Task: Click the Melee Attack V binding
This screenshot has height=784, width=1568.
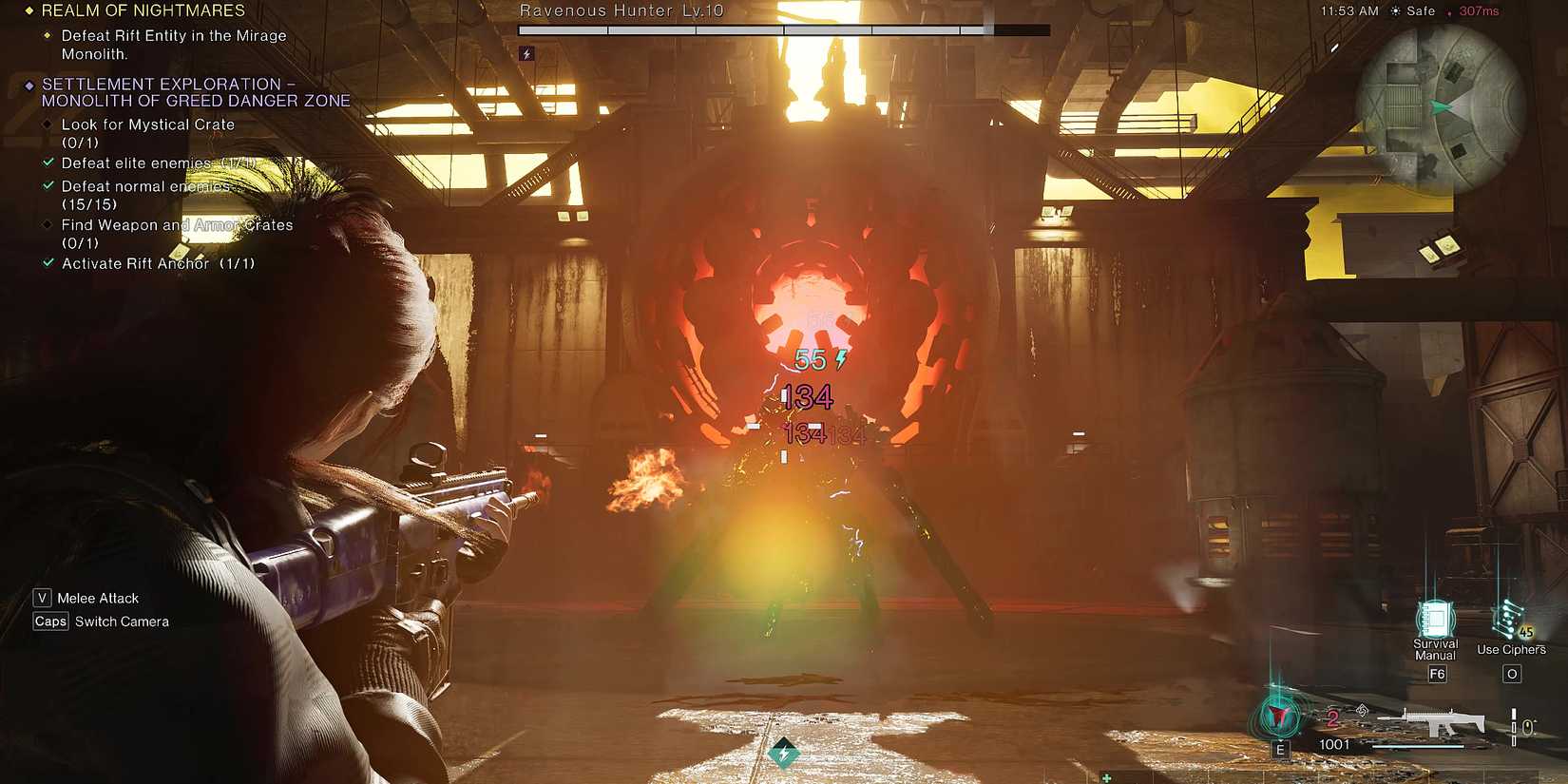Action: [42, 598]
